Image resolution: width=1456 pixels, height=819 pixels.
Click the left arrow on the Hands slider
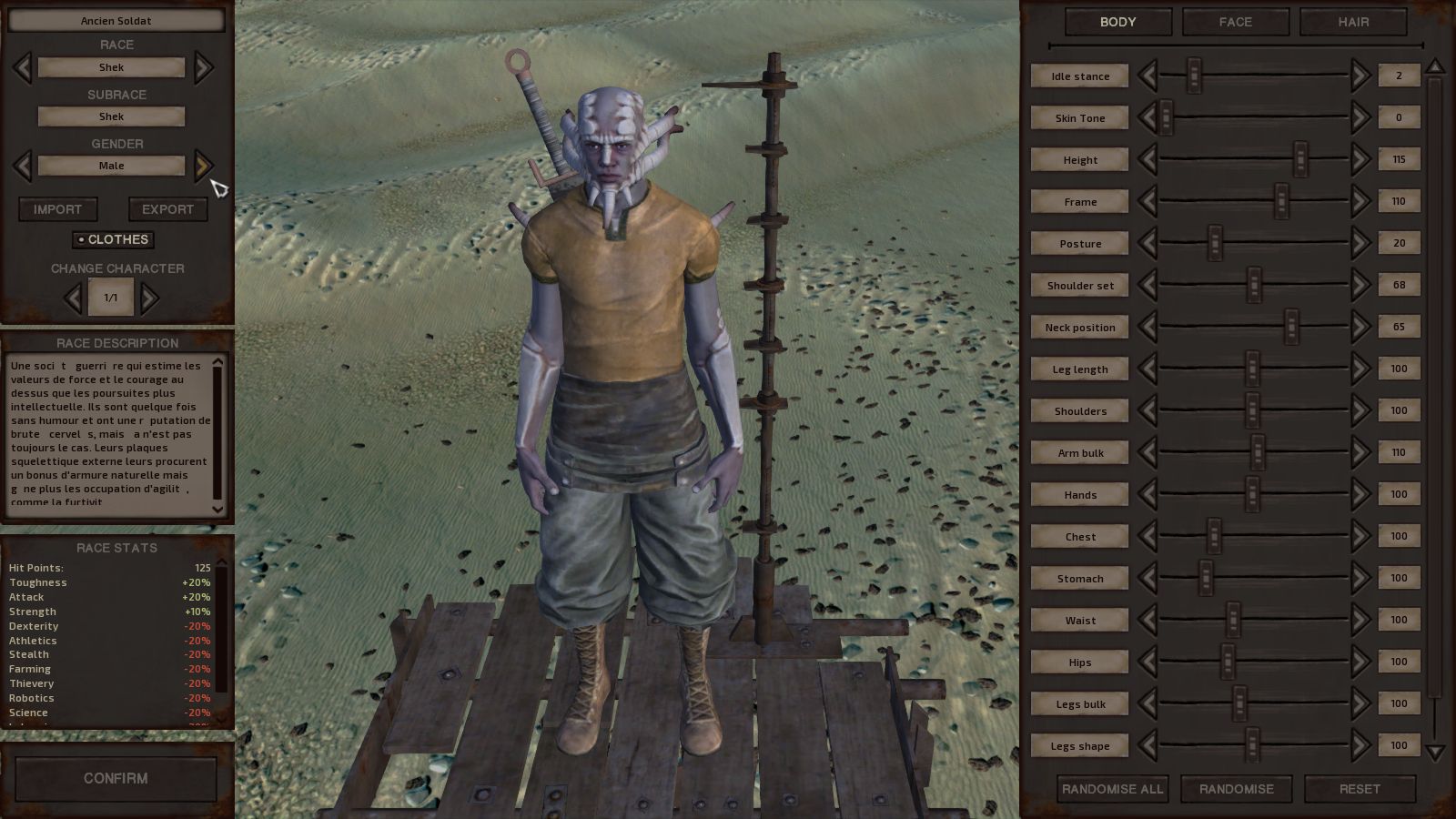(1148, 494)
